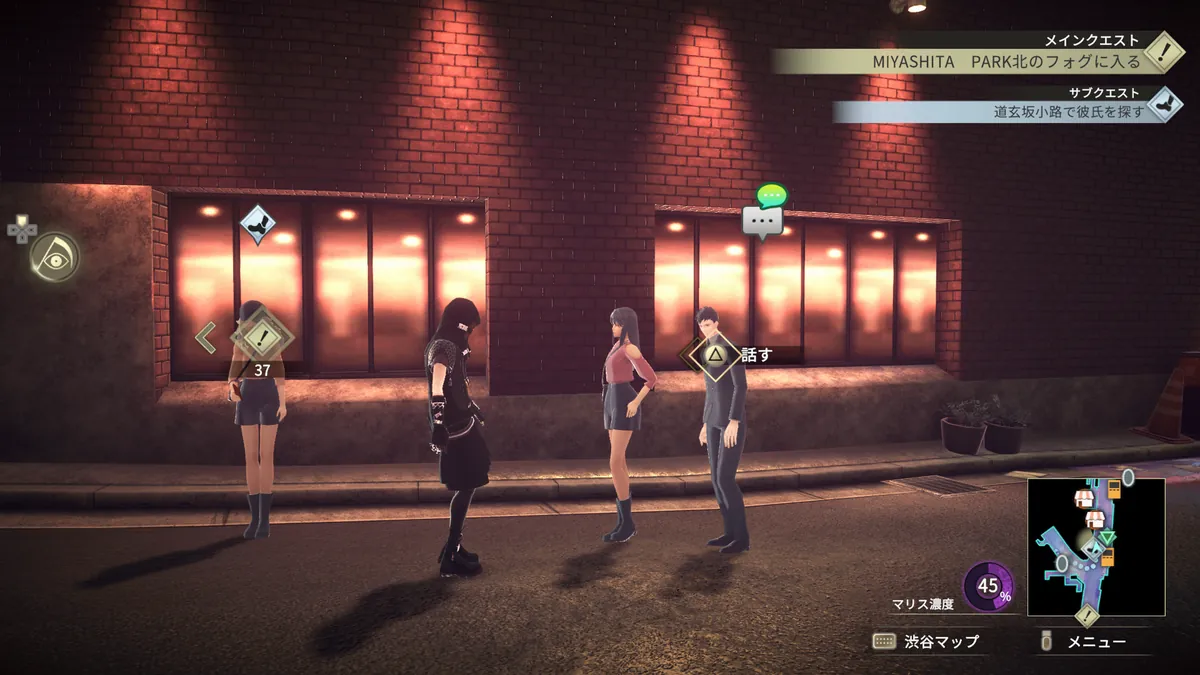The image size is (1200, 675).
Task: Click the speech bubble icon above the NPC
Action: (763, 220)
